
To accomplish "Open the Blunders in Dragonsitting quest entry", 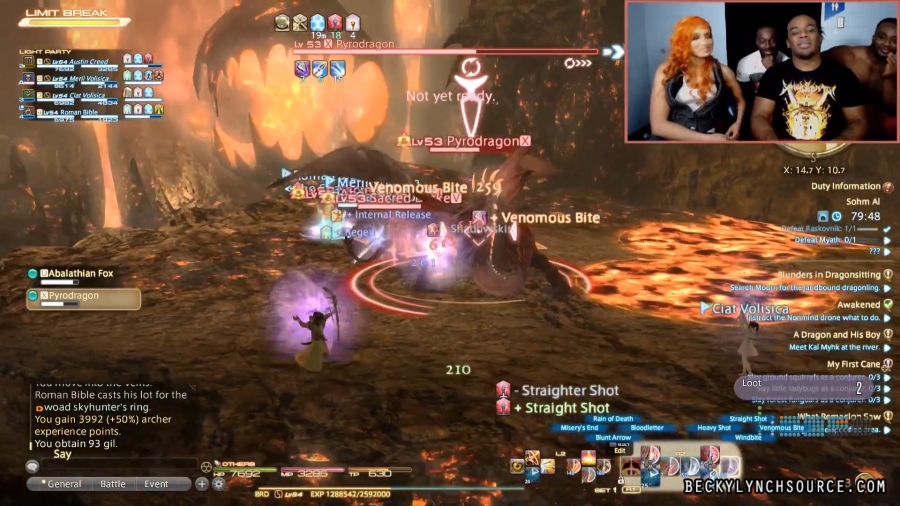I will [830, 274].
